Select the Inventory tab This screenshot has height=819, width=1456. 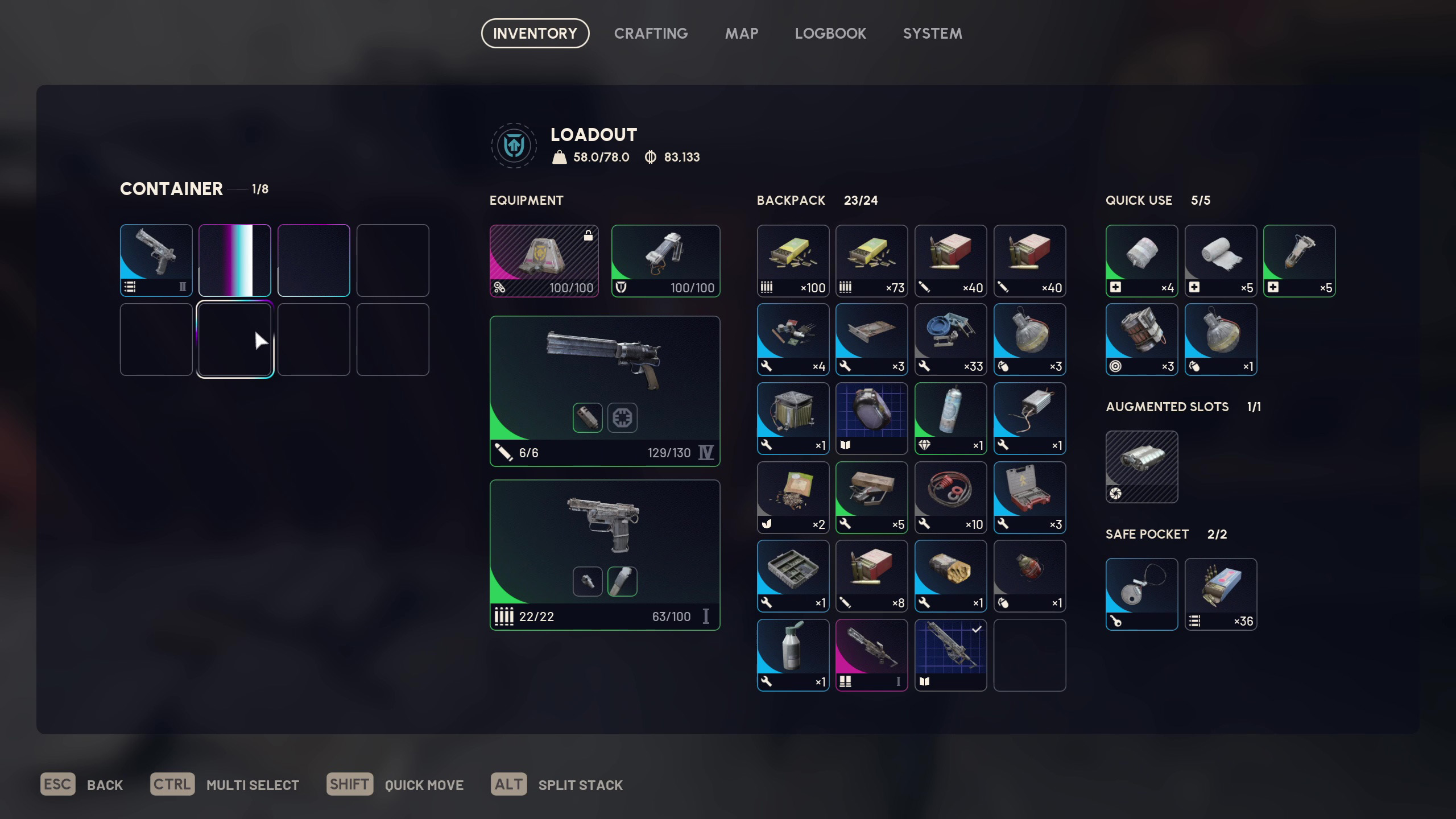tap(535, 34)
